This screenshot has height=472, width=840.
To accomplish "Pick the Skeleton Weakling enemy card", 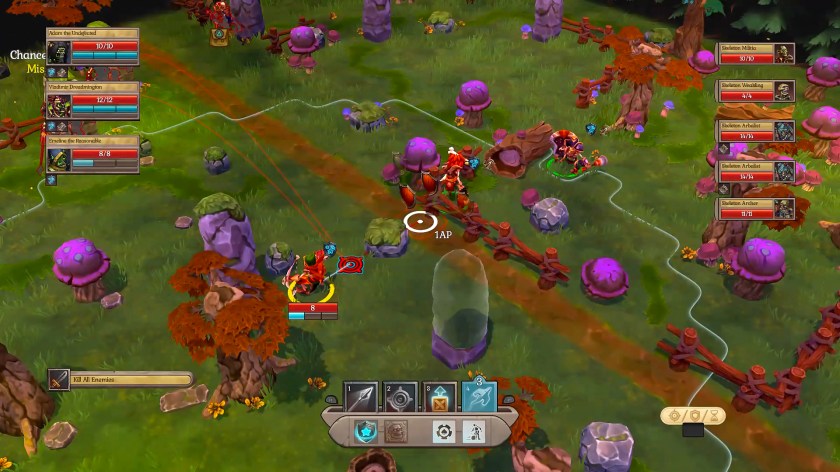I will [758, 92].
